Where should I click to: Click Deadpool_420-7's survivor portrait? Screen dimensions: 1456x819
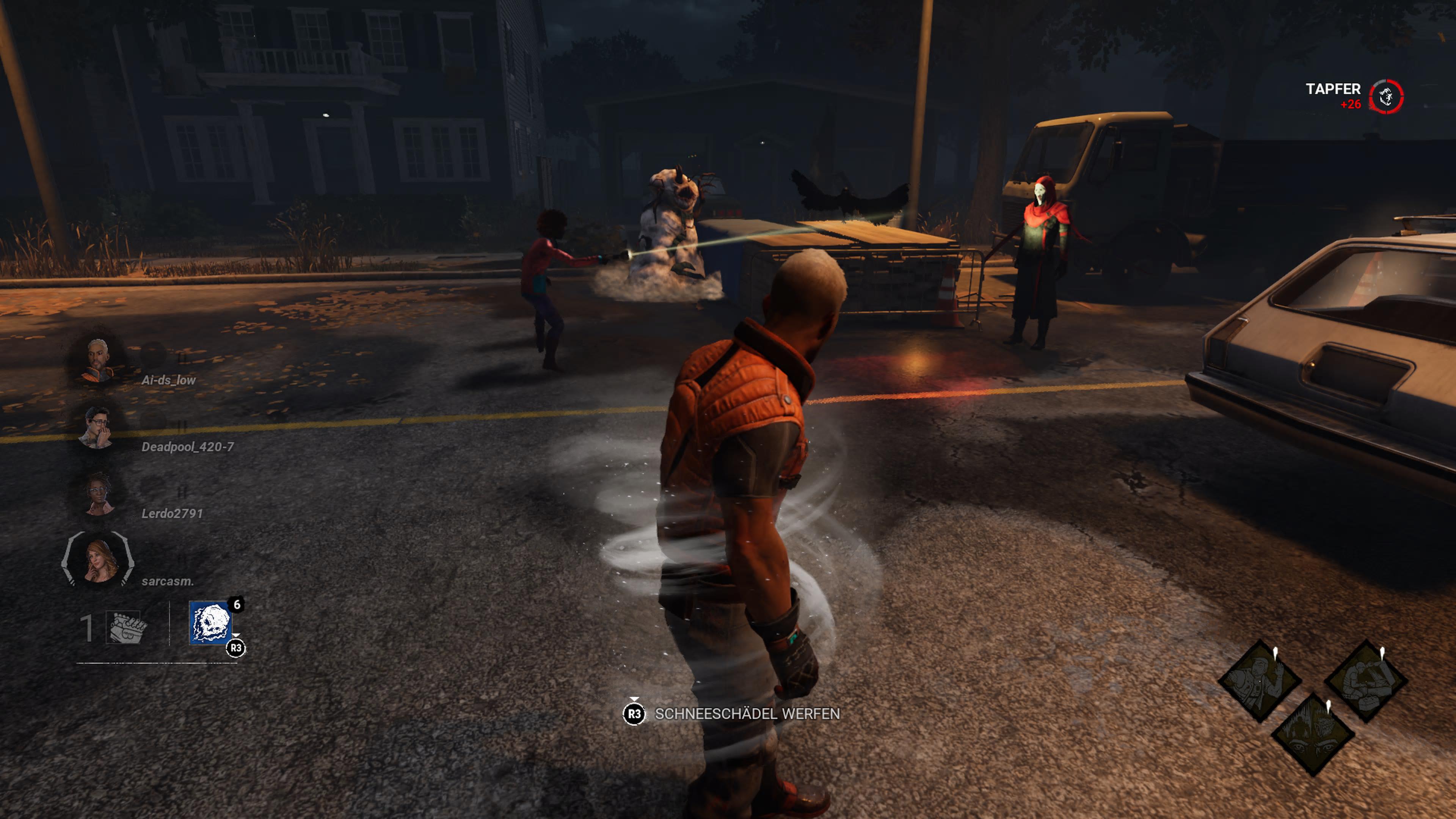97,427
